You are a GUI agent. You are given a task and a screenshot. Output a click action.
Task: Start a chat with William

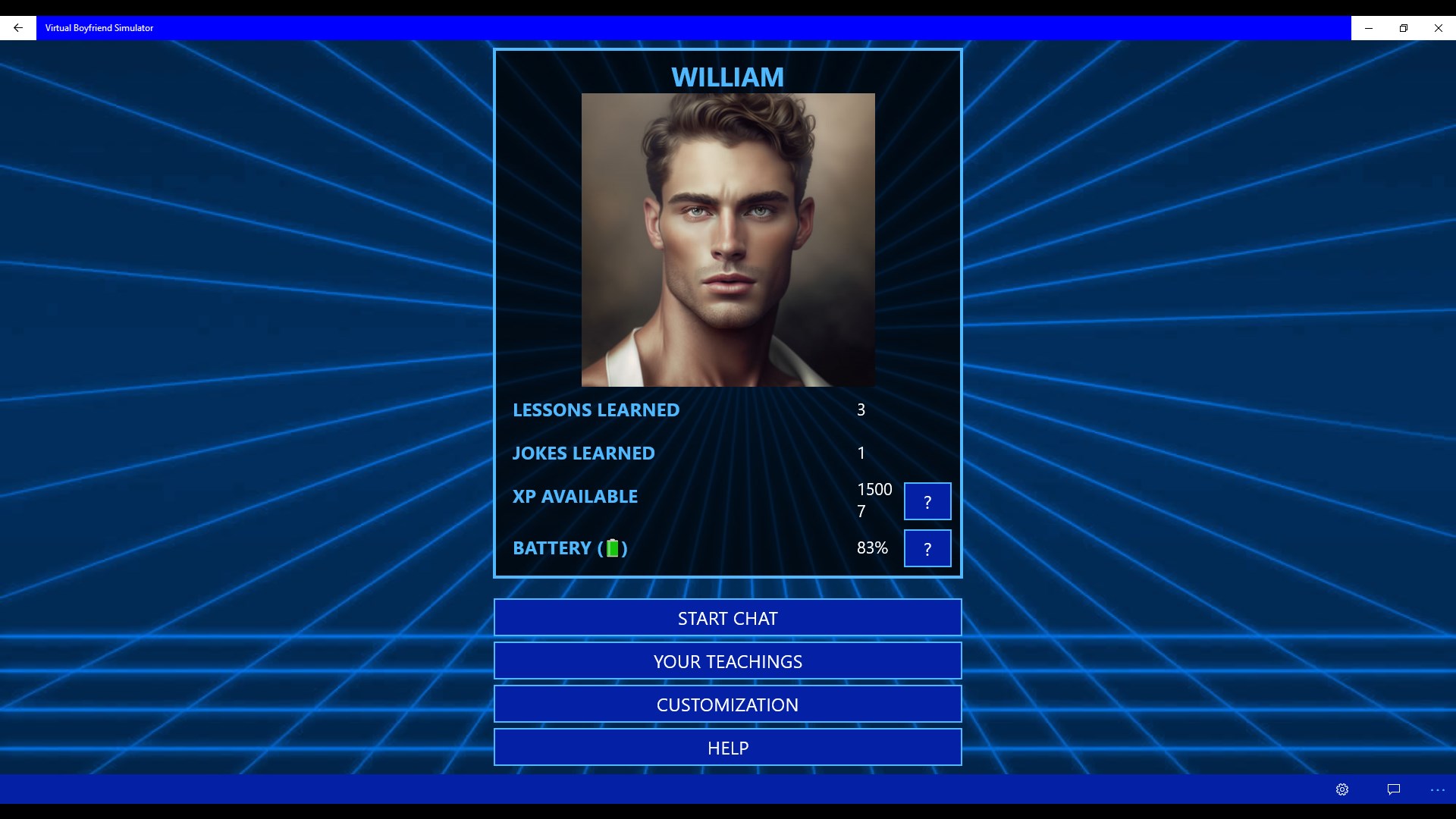[727, 618]
